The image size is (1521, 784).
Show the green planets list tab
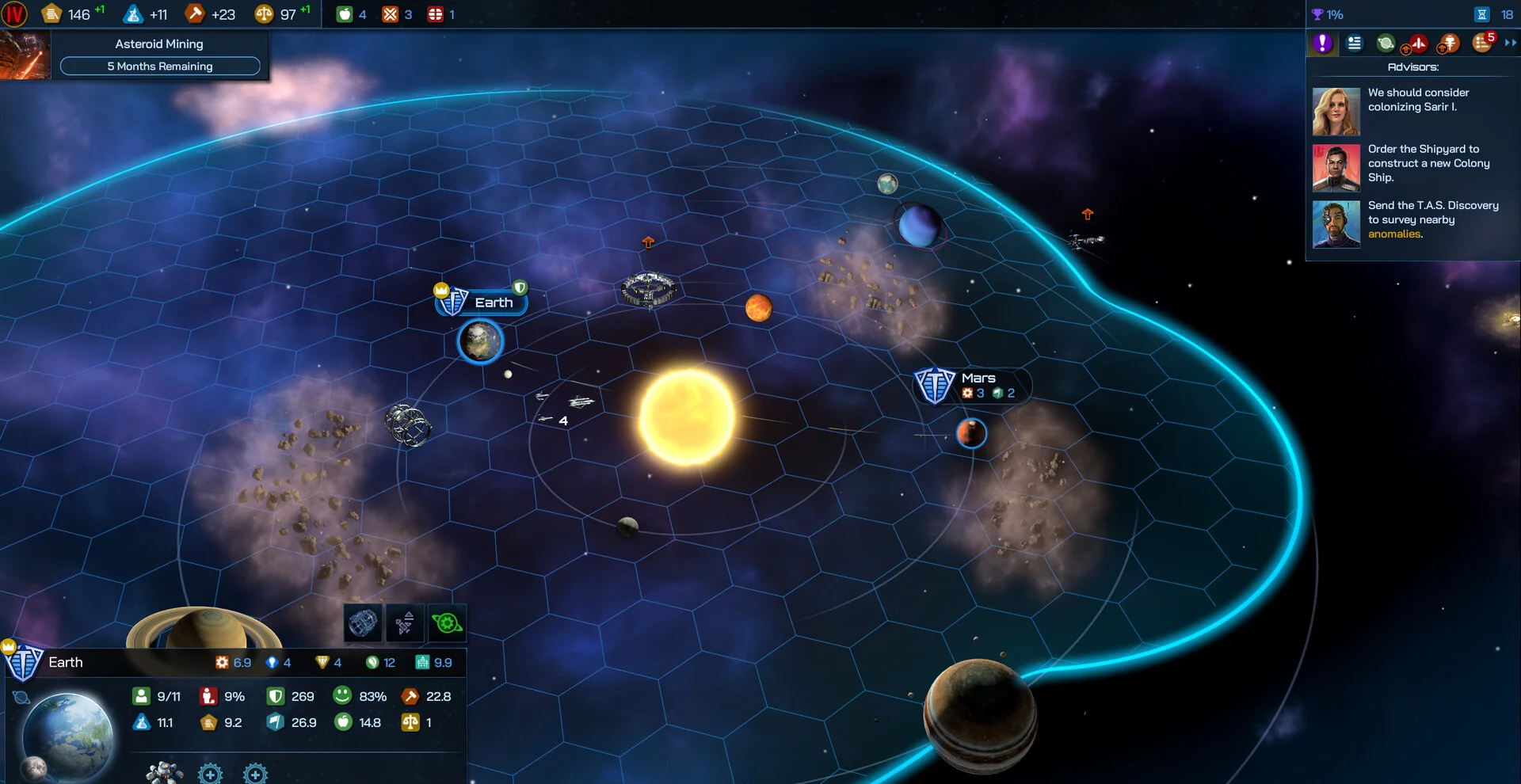1386,44
